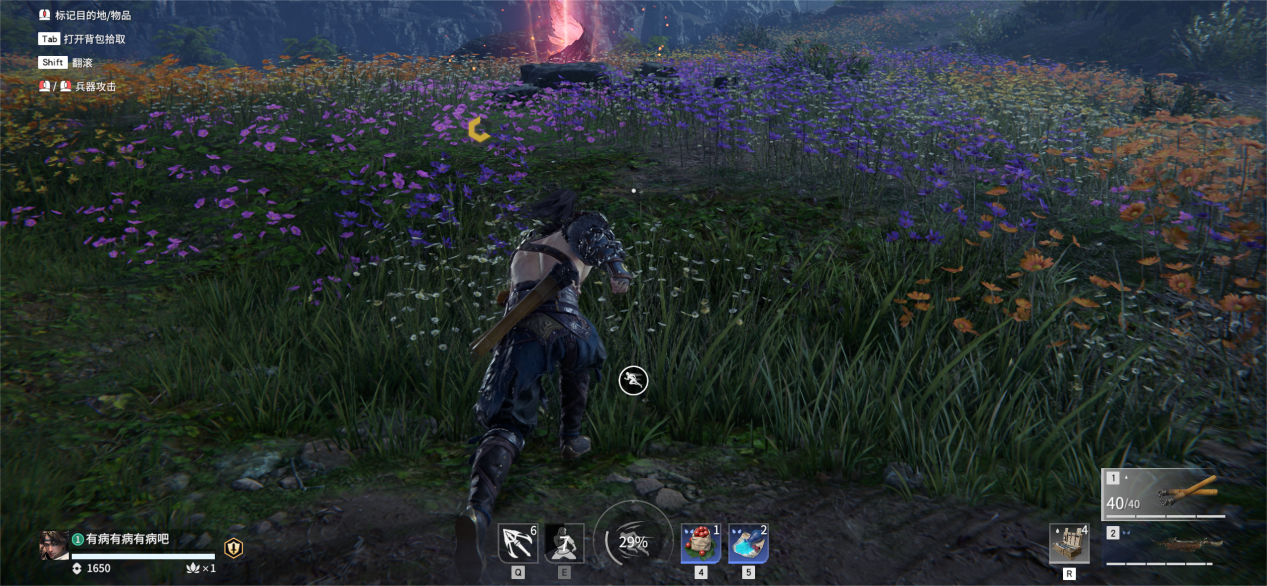
Task: Use the blue powder consumable slot
Action: pyautogui.click(x=748, y=543)
